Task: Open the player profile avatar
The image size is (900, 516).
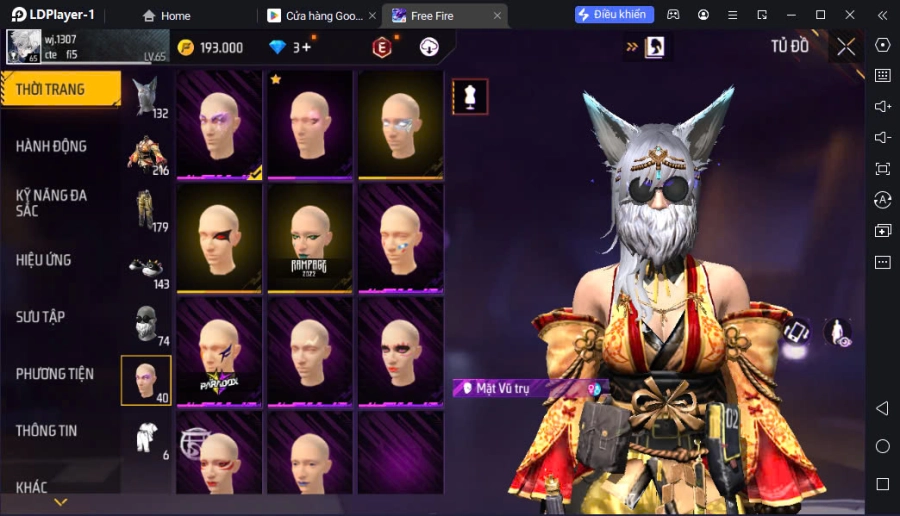Action: tap(22, 47)
